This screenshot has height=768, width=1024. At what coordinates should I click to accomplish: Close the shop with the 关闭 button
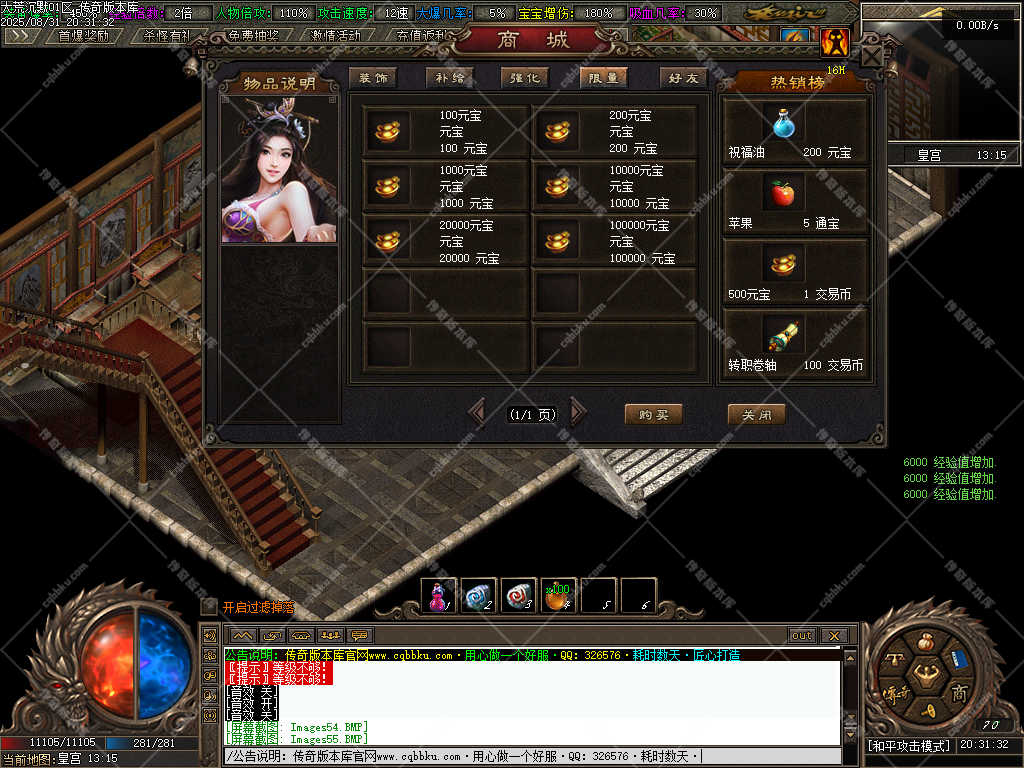tap(756, 414)
